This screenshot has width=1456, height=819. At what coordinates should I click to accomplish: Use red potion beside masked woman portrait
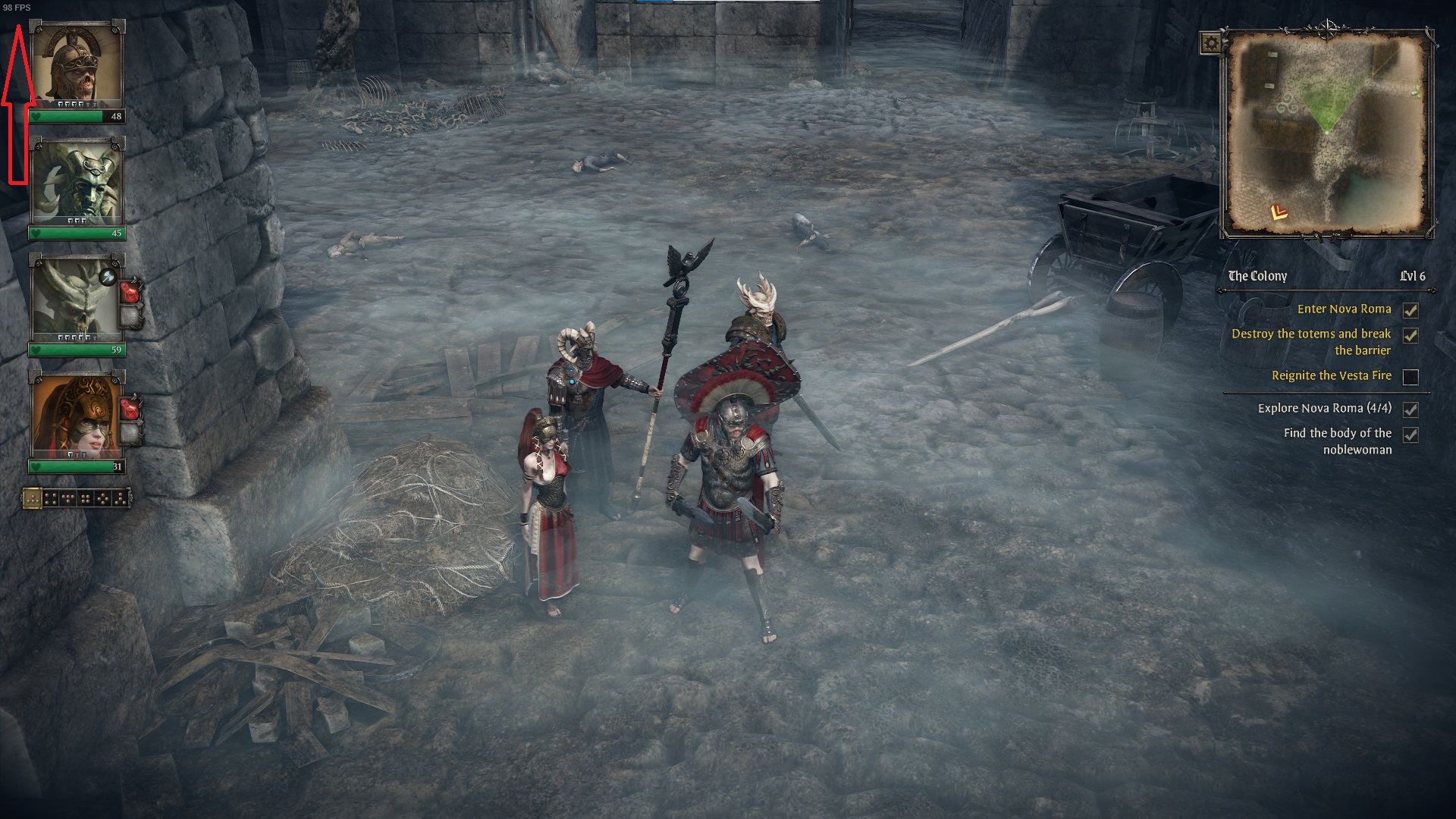point(132,409)
